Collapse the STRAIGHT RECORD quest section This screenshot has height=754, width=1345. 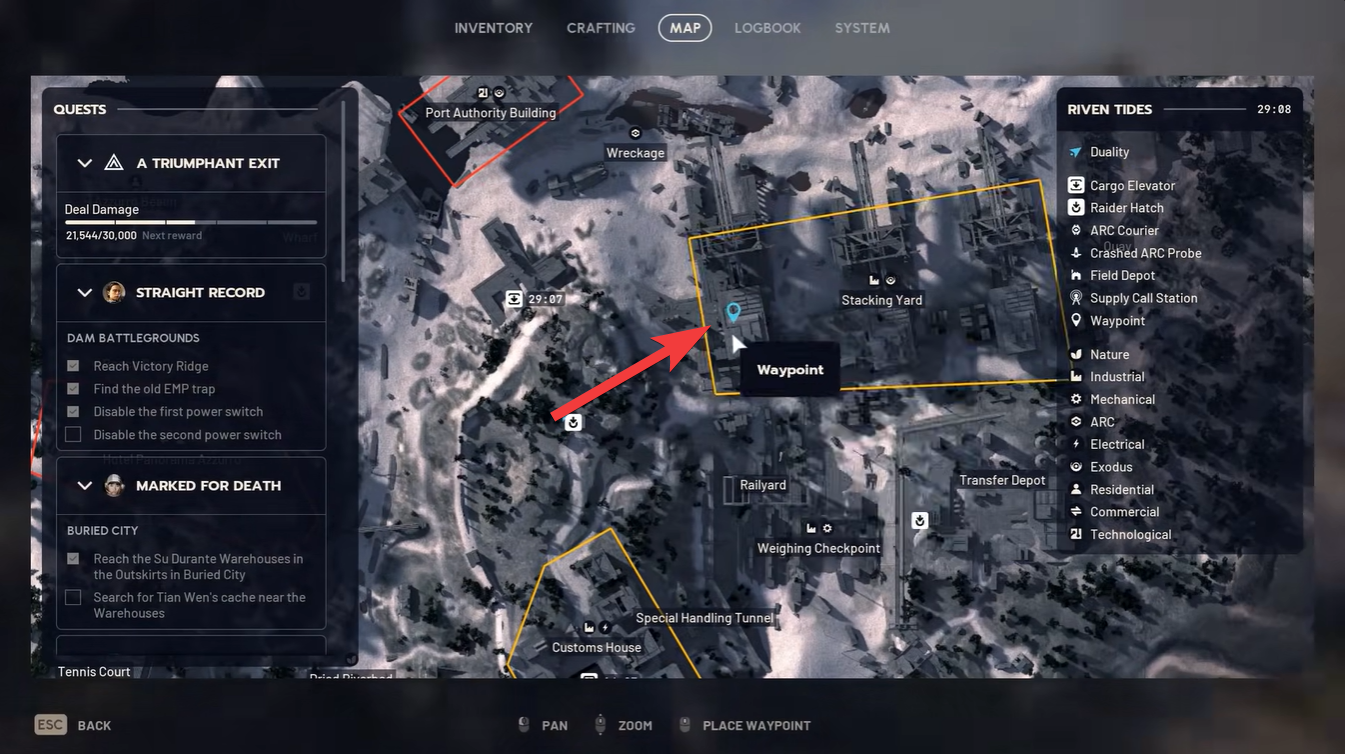[x=85, y=292]
